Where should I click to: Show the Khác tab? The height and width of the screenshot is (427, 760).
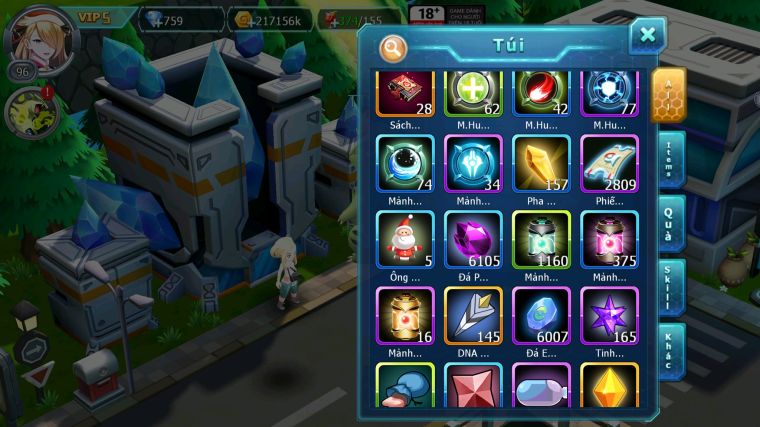[670, 350]
